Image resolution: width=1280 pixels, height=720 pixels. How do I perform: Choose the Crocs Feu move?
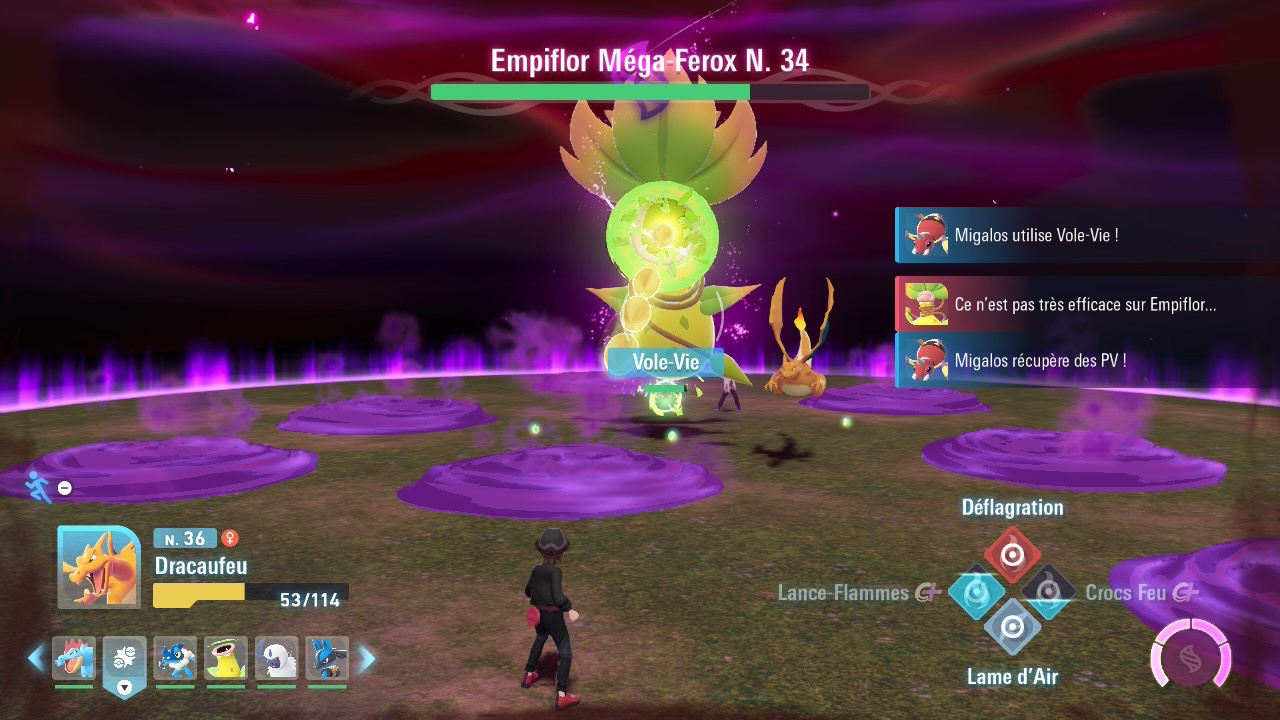[x=1048, y=593]
